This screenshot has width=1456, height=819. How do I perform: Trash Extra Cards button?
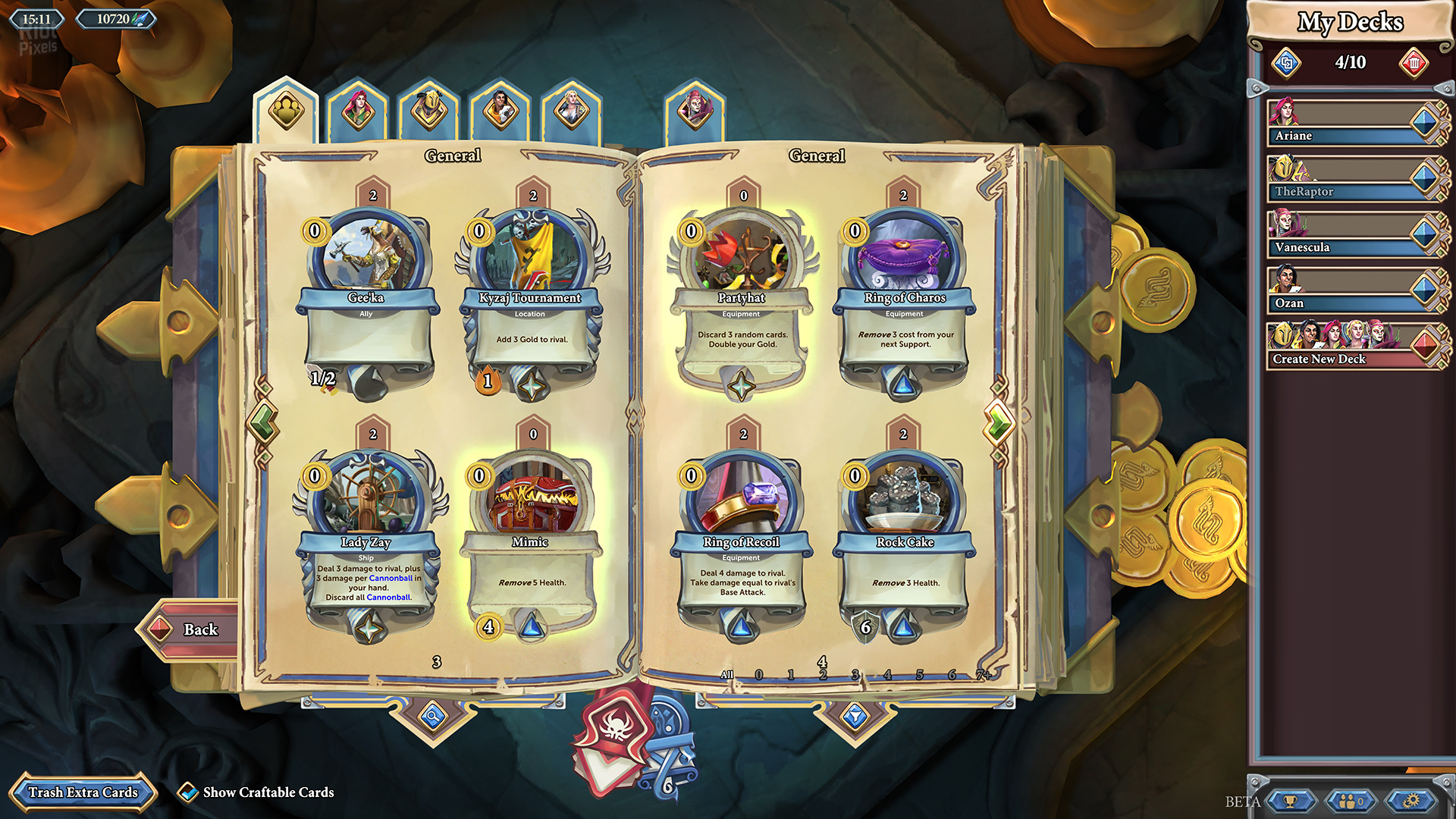pyautogui.click(x=83, y=792)
